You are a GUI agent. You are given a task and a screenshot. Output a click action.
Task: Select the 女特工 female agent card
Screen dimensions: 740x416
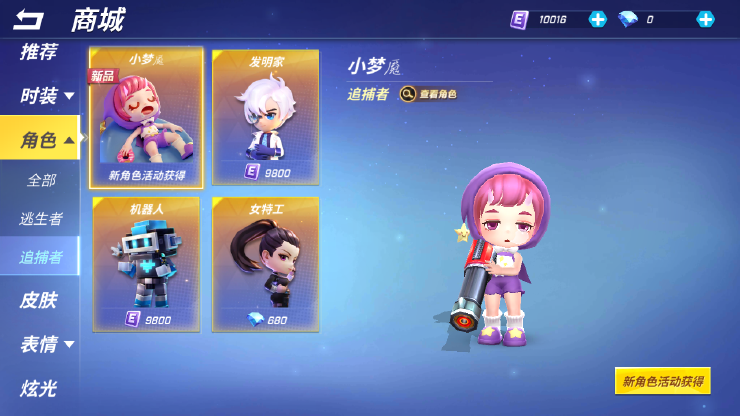pyautogui.click(x=266, y=264)
